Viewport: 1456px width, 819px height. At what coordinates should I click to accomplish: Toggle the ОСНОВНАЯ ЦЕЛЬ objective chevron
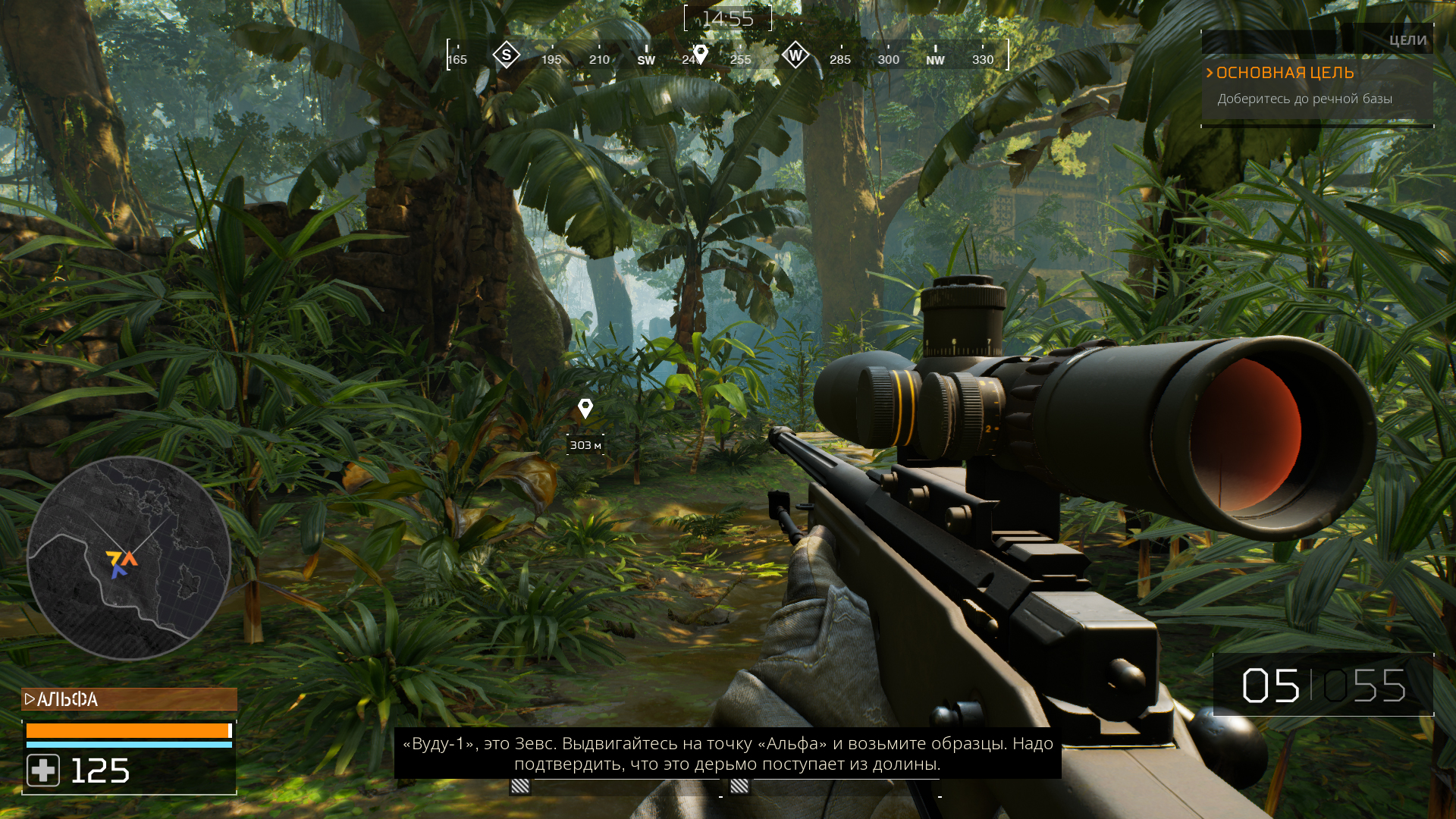click(1210, 73)
